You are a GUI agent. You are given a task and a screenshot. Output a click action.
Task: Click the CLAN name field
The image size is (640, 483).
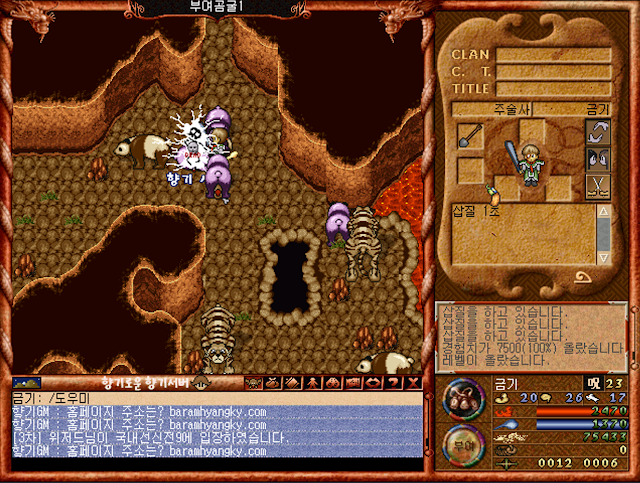pos(554,55)
